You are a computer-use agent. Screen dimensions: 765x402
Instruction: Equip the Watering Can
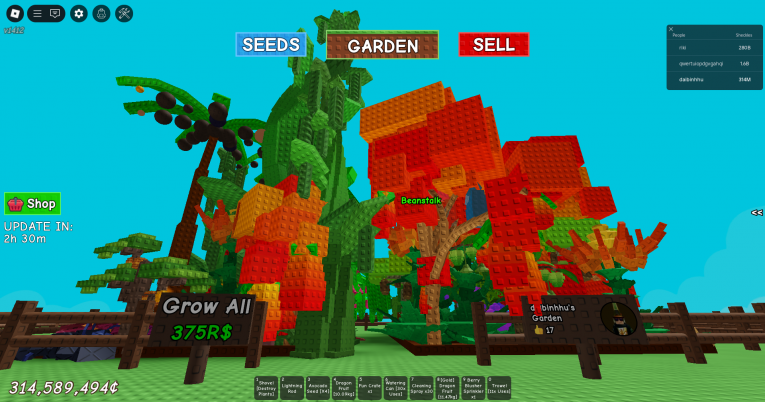pos(395,388)
